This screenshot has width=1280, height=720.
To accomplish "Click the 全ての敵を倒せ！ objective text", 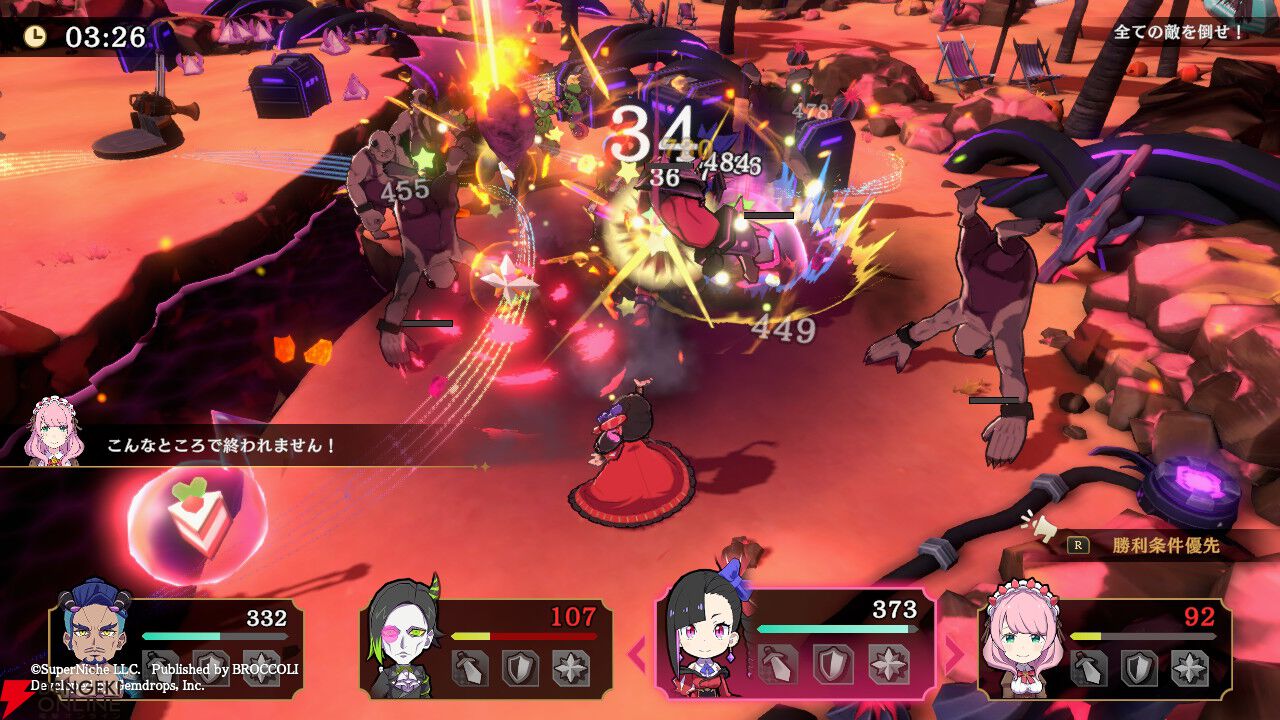I will (x=1179, y=32).
